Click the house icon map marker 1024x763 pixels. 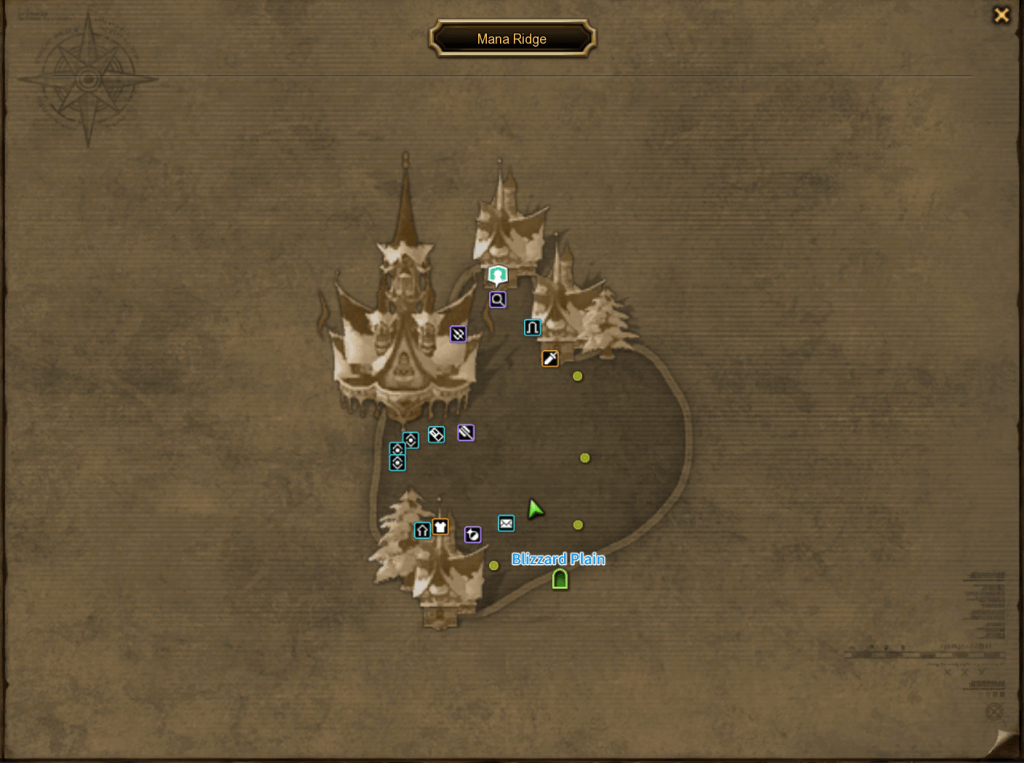(x=422, y=530)
